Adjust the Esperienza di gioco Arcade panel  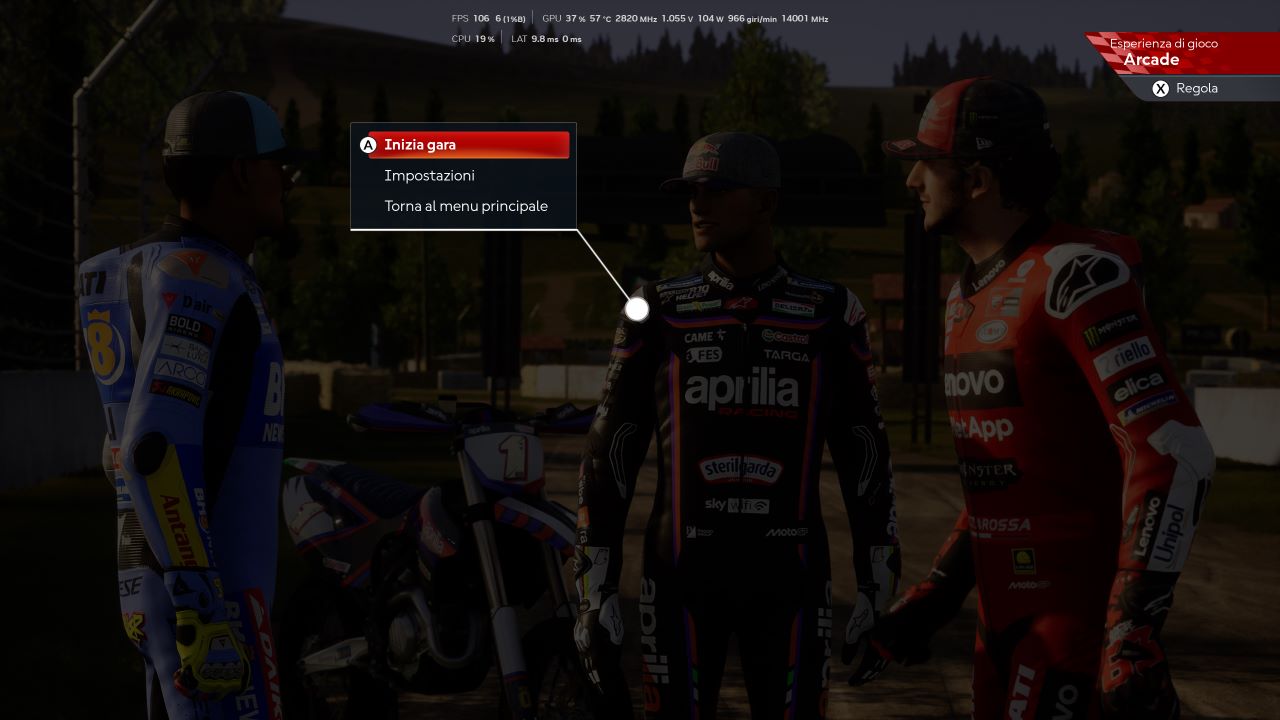pos(1185,88)
